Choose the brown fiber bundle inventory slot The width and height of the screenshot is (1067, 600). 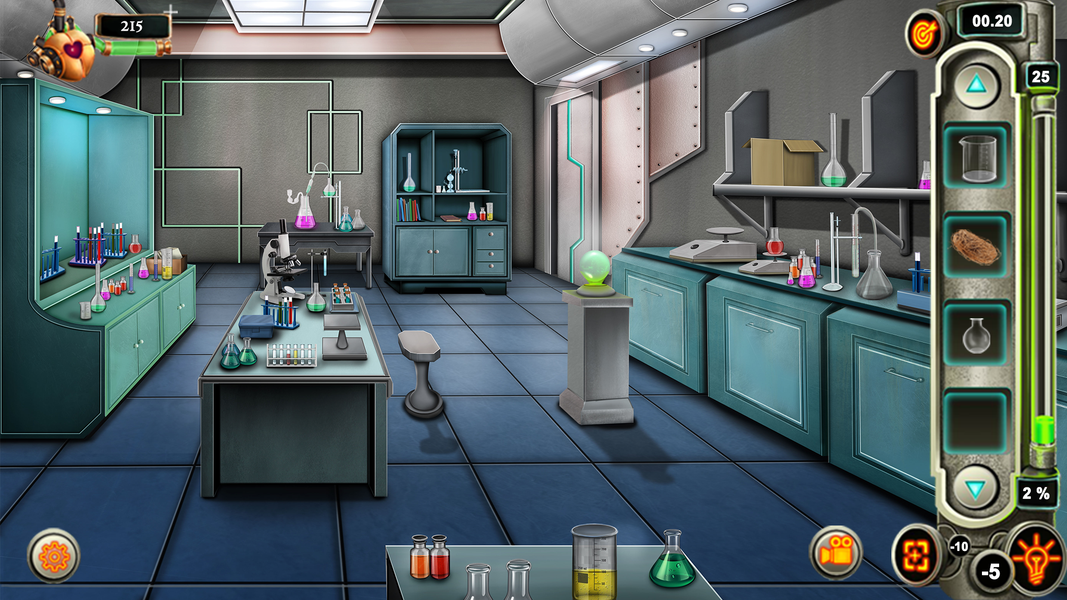click(x=976, y=246)
